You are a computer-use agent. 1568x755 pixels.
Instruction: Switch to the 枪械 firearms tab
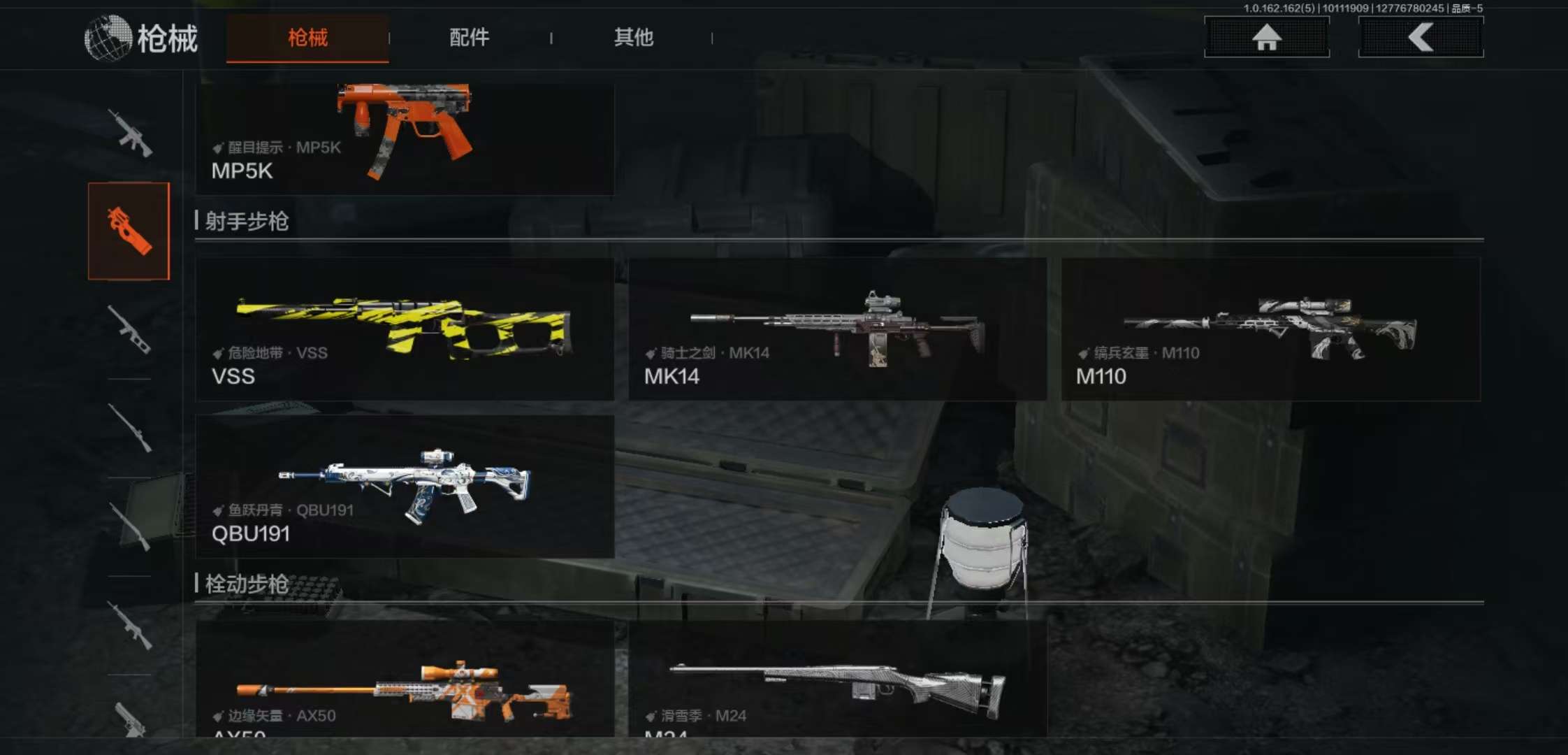click(307, 38)
